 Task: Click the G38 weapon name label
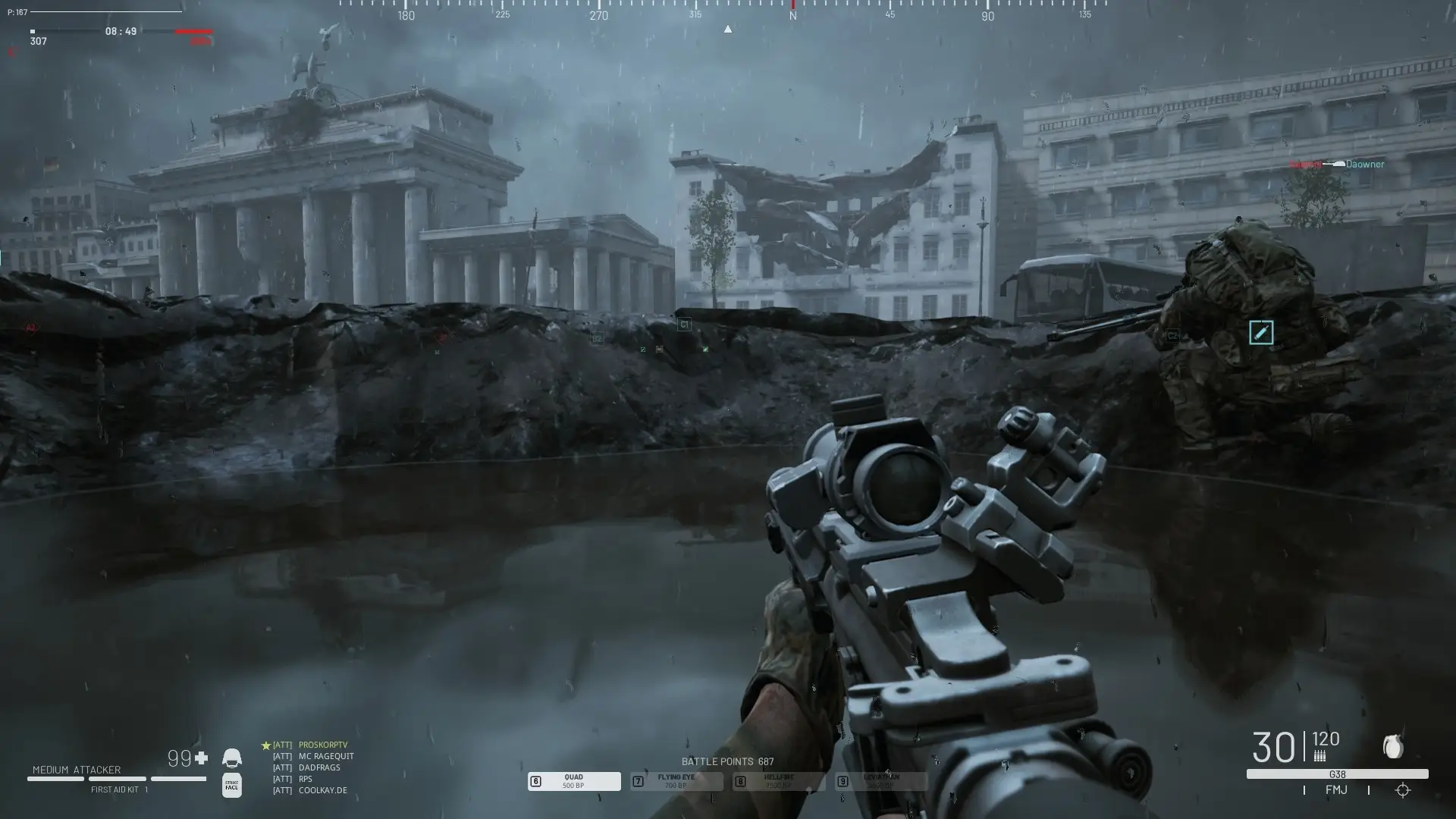click(x=1337, y=774)
